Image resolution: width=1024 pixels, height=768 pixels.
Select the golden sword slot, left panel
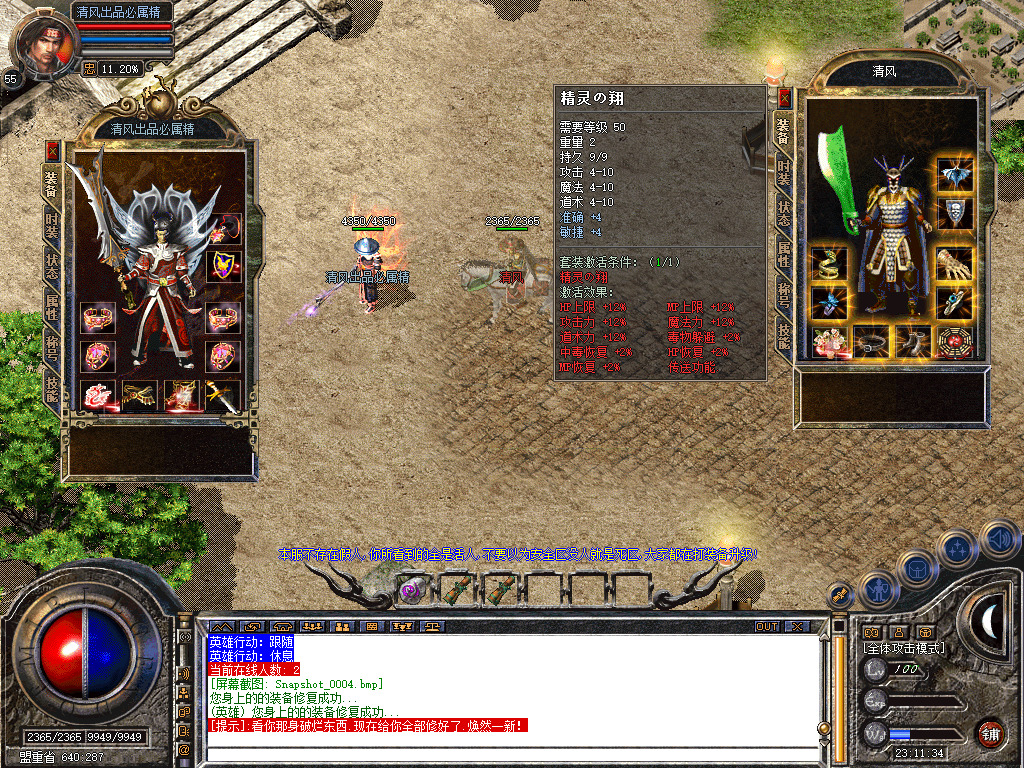[224, 397]
